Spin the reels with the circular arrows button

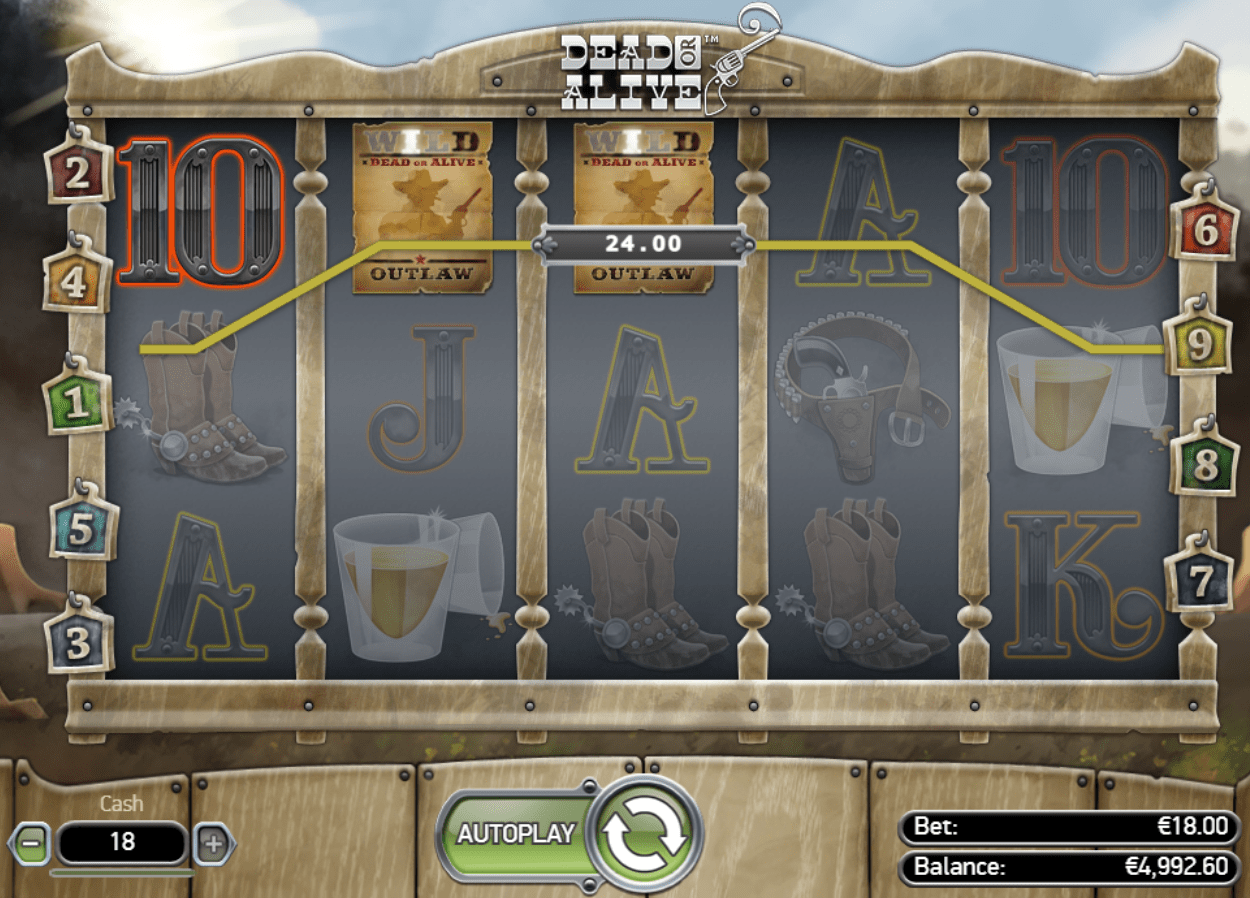[x=645, y=835]
